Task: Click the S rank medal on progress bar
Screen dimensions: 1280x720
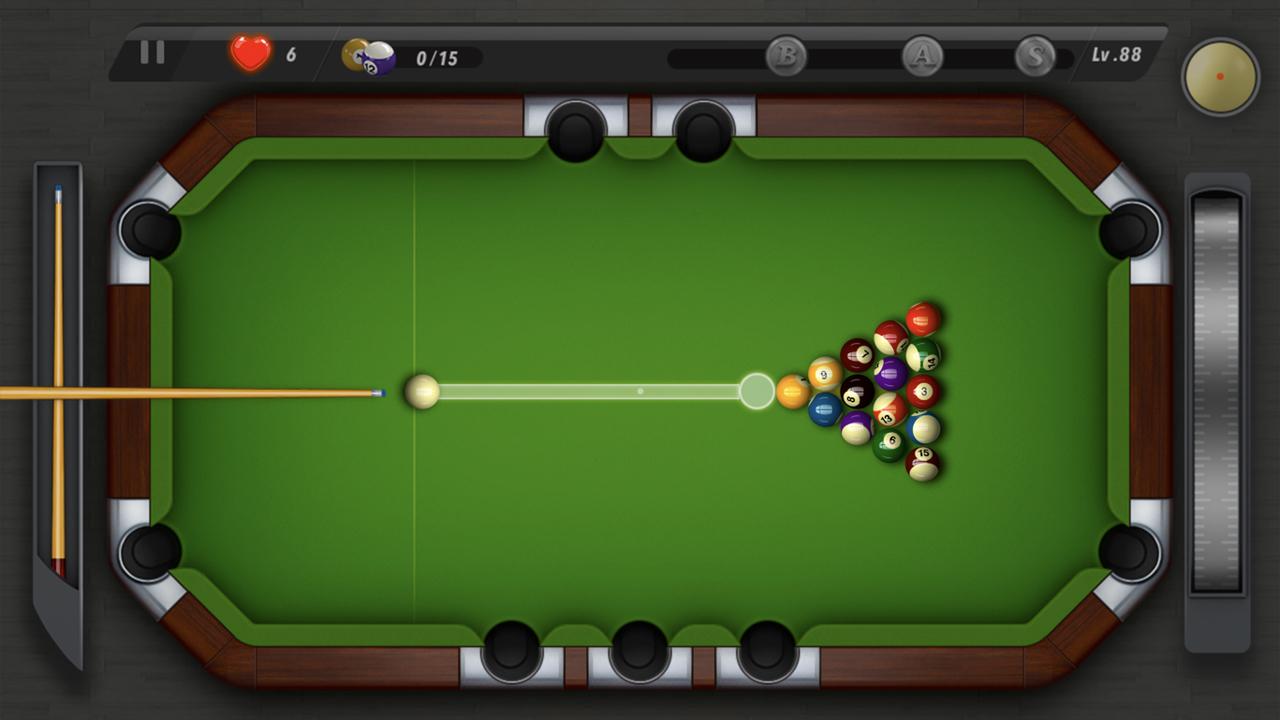Action: pos(1038,58)
